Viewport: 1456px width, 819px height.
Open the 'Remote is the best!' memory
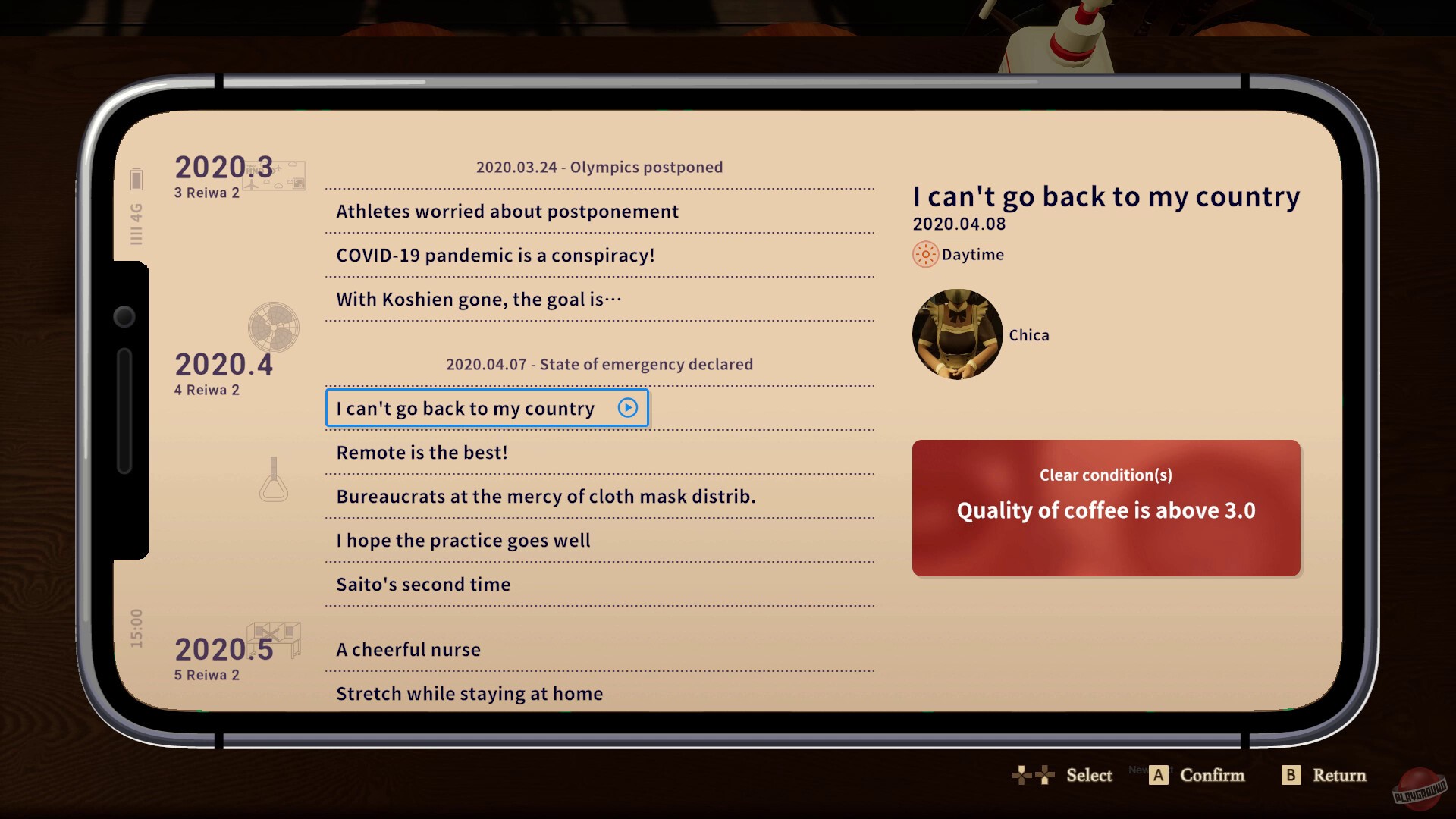pyautogui.click(x=421, y=452)
